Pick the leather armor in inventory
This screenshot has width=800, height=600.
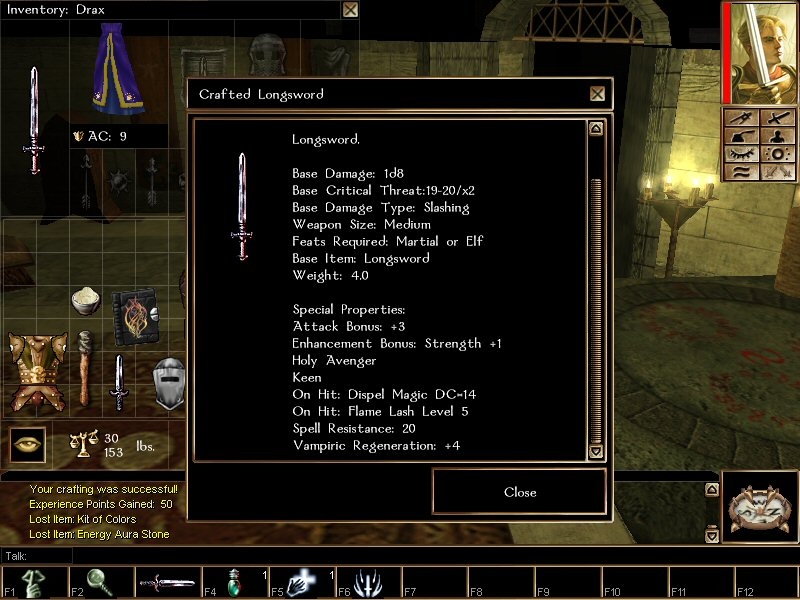coord(37,371)
